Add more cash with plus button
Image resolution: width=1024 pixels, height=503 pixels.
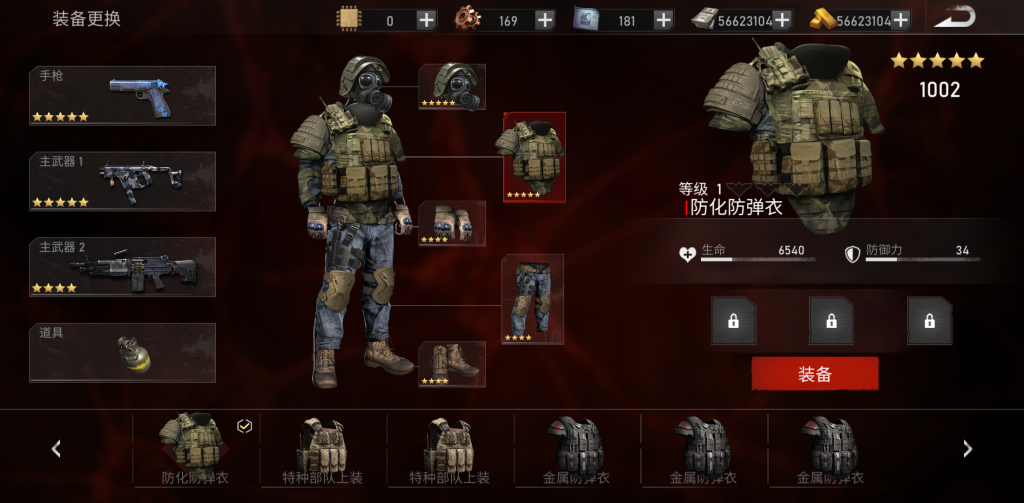781,20
